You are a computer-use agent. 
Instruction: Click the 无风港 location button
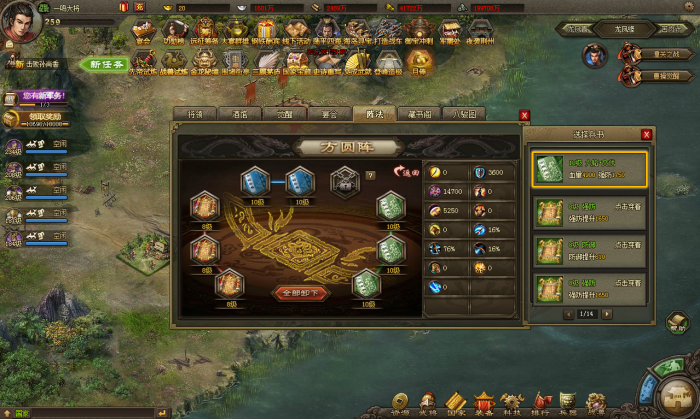625,30
